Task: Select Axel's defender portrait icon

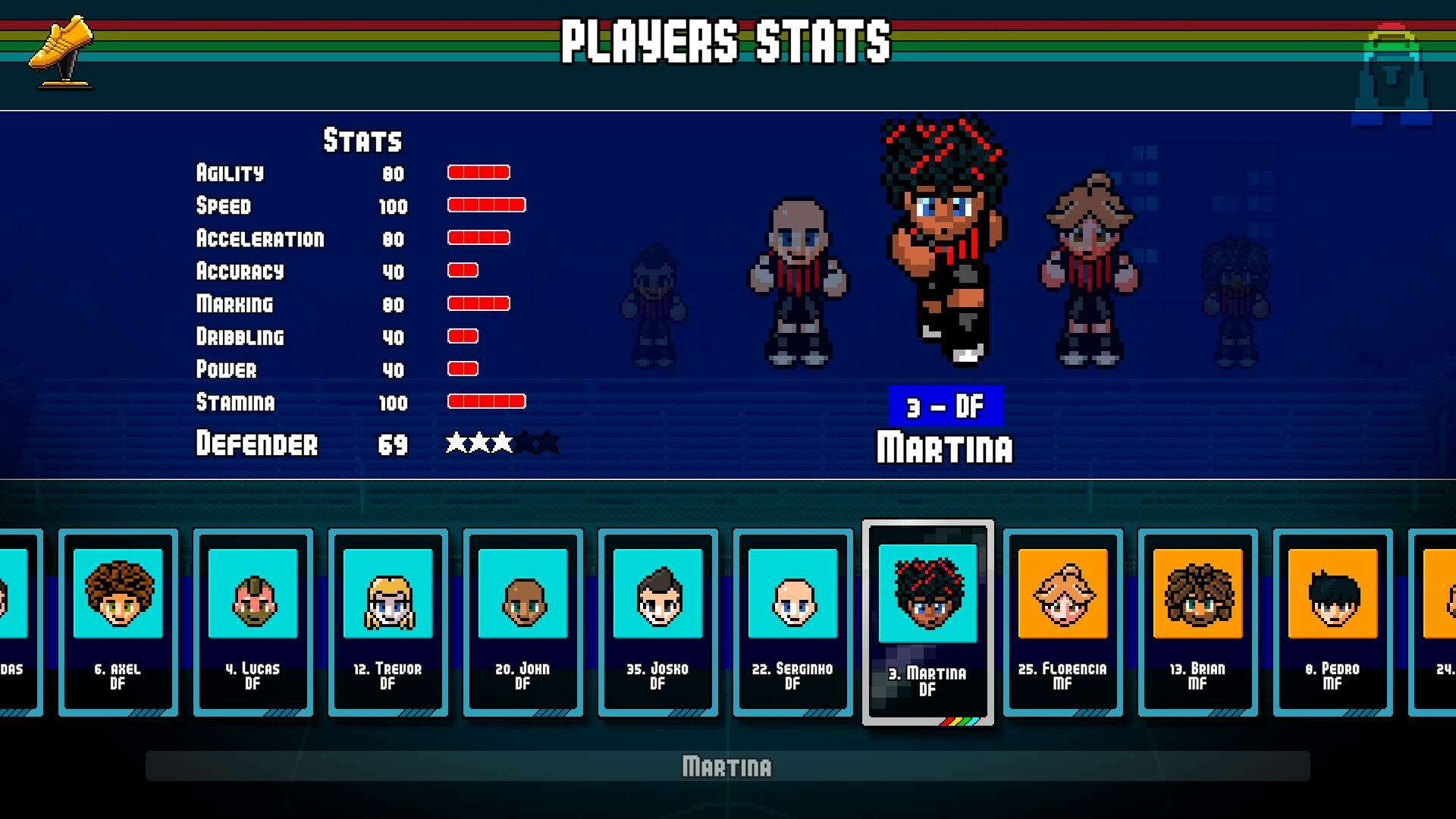Action: [118, 595]
